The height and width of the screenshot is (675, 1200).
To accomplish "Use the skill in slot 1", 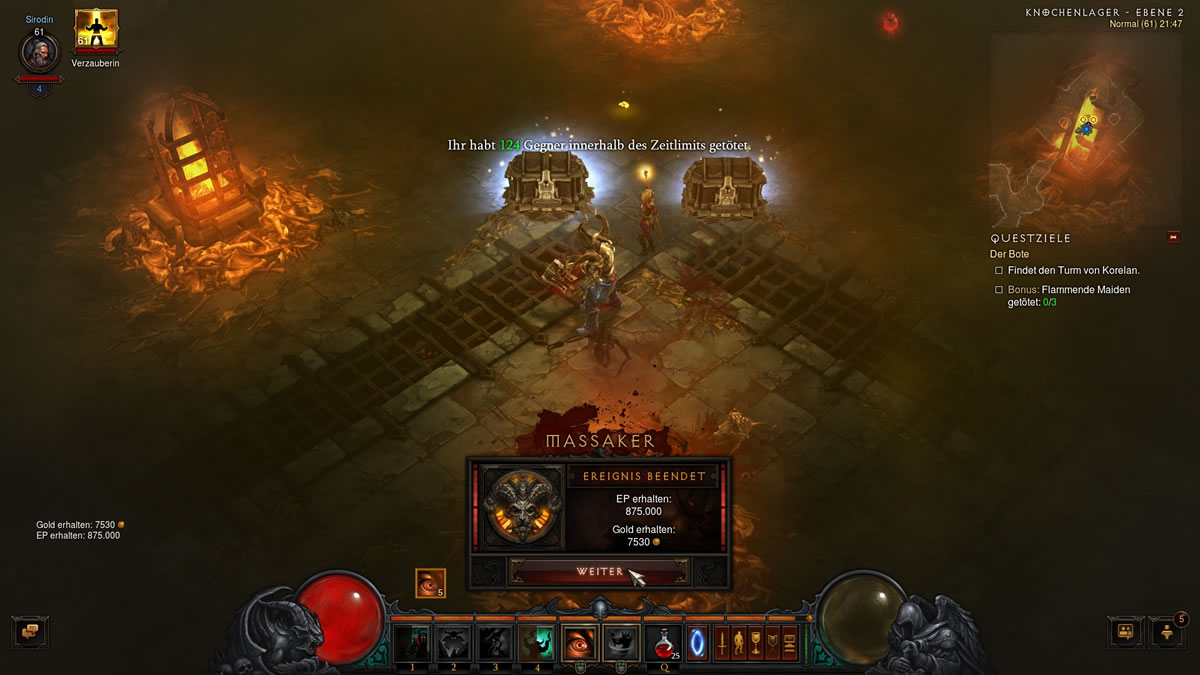I will tap(412, 643).
